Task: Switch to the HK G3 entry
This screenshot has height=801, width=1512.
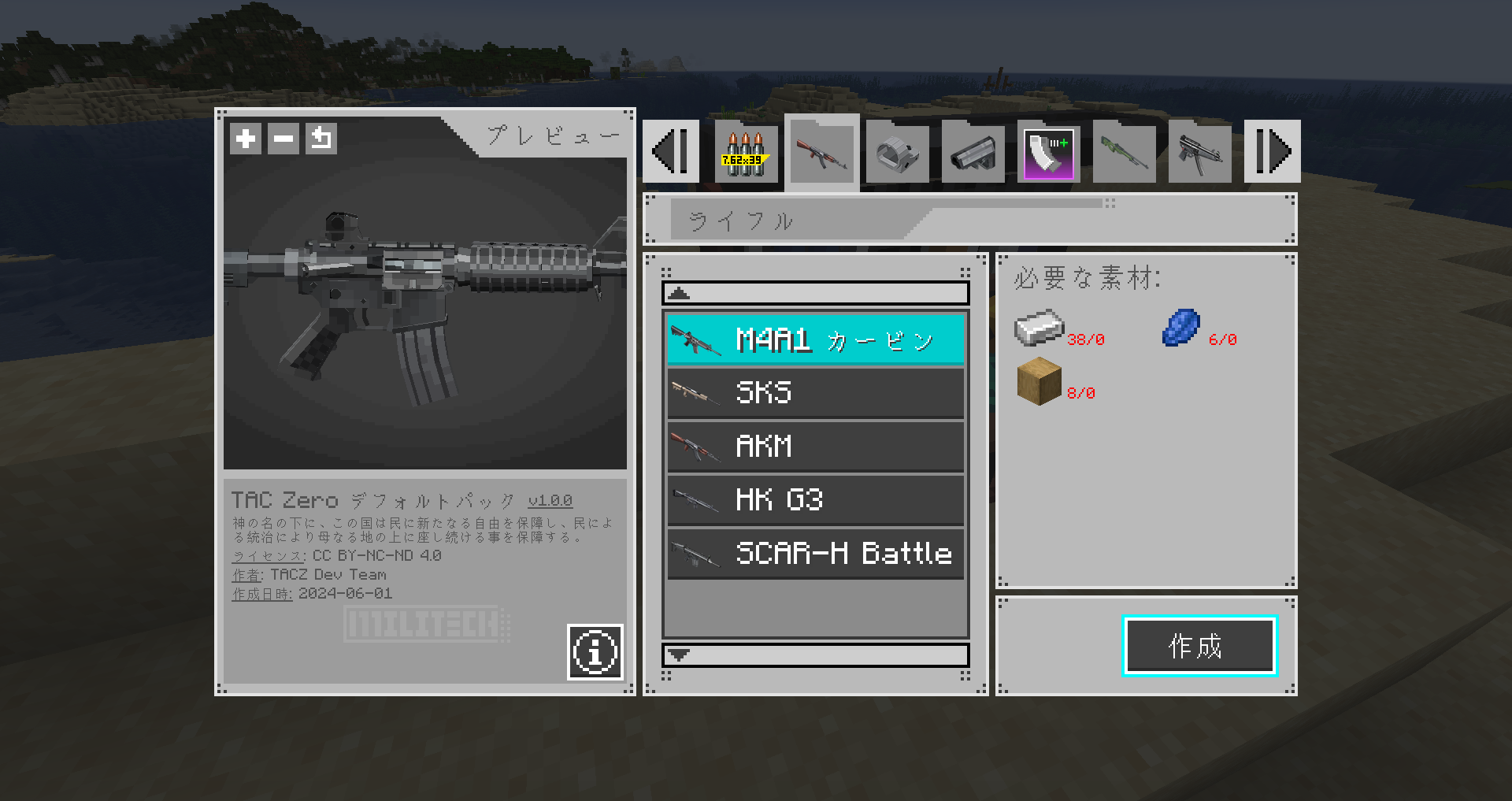Action: pyautogui.click(x=815, y=500)
